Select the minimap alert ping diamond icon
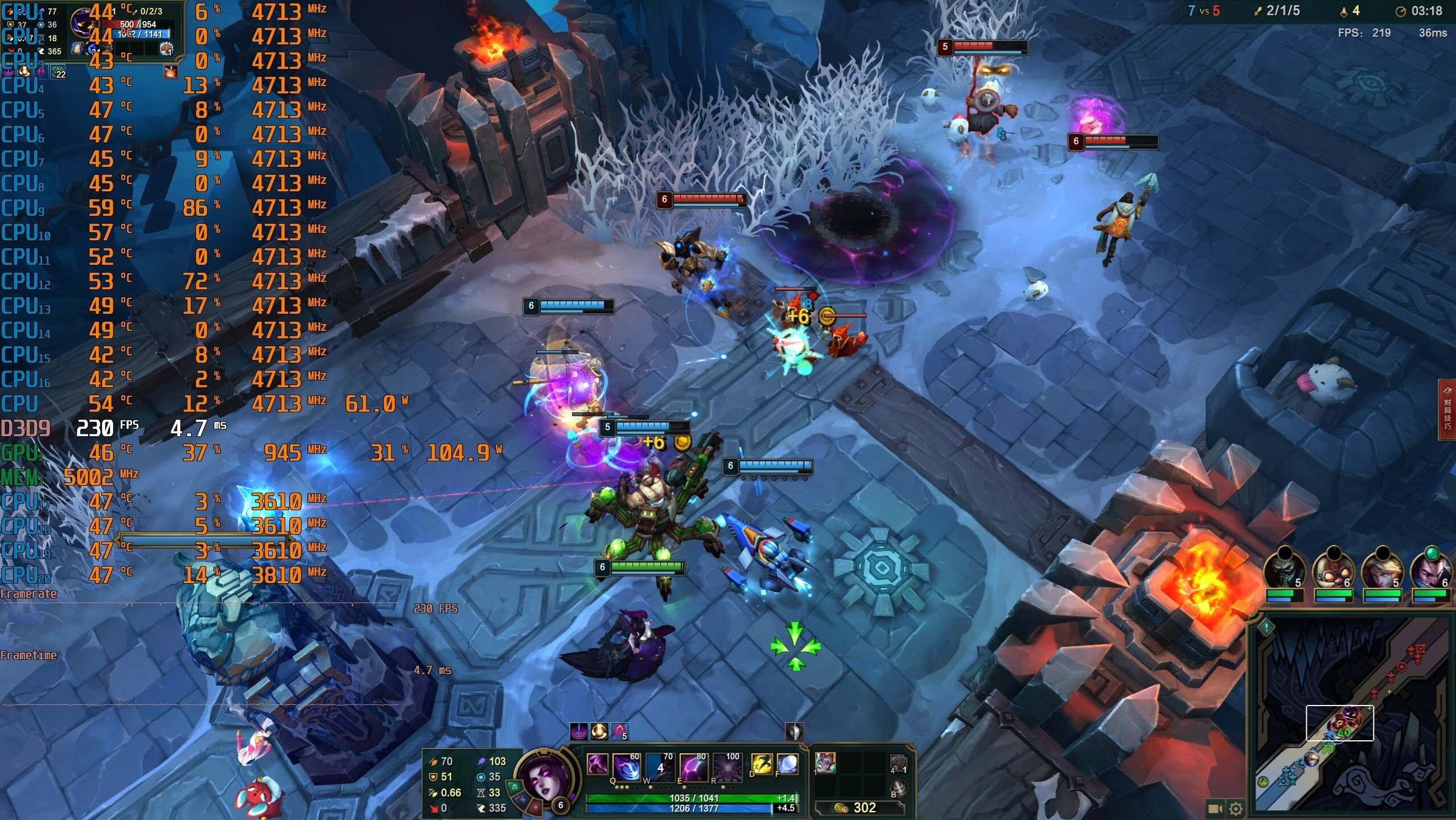 click(x=1266, y=628)
